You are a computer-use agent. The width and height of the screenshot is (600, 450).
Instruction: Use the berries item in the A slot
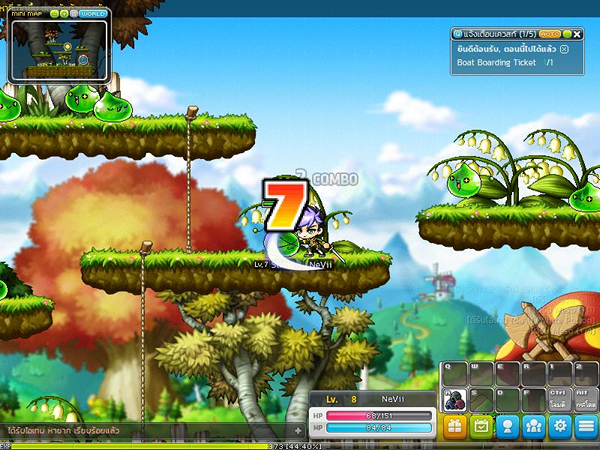(x=453, y=399)
